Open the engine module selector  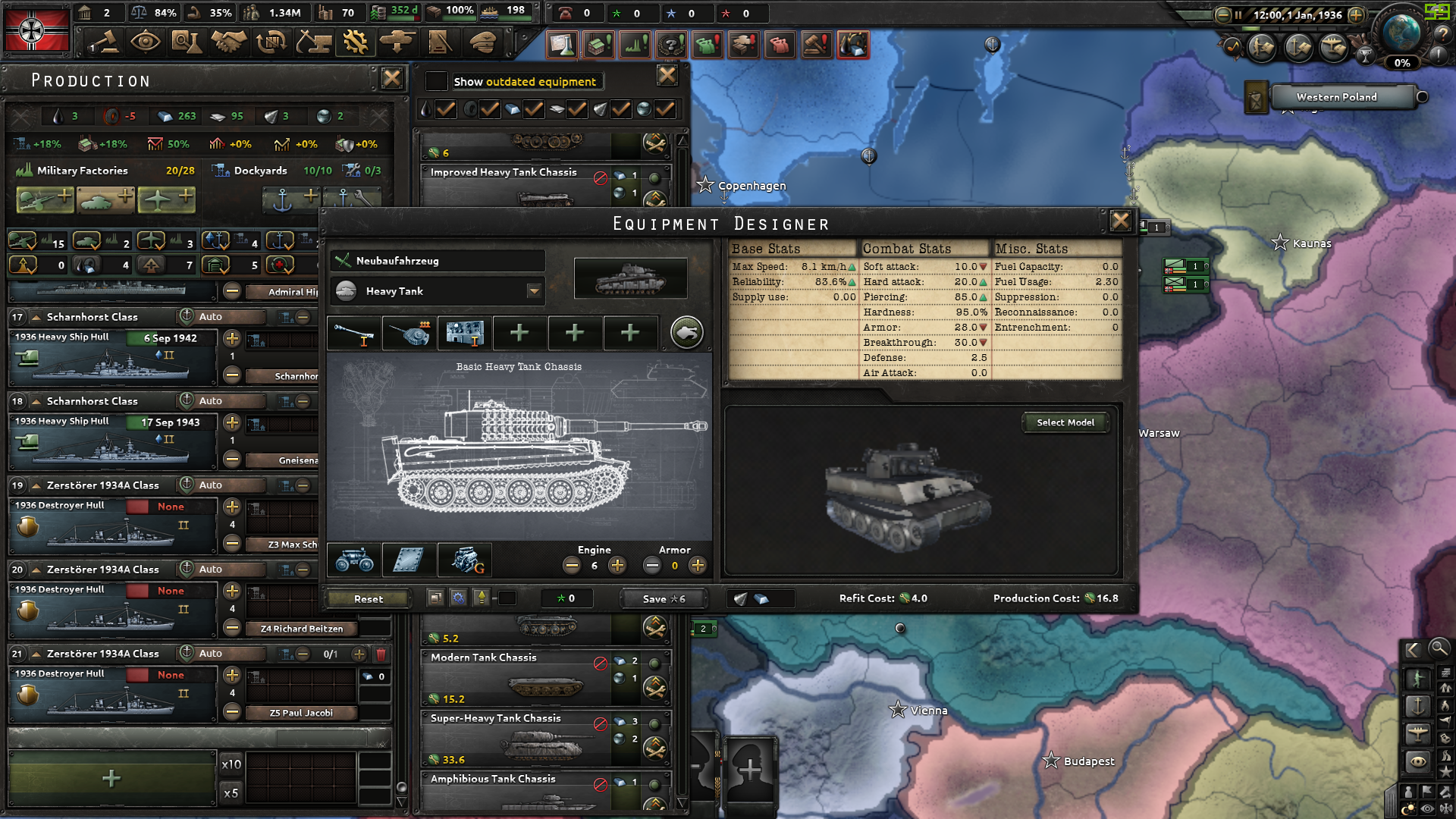tap(464, 560)
